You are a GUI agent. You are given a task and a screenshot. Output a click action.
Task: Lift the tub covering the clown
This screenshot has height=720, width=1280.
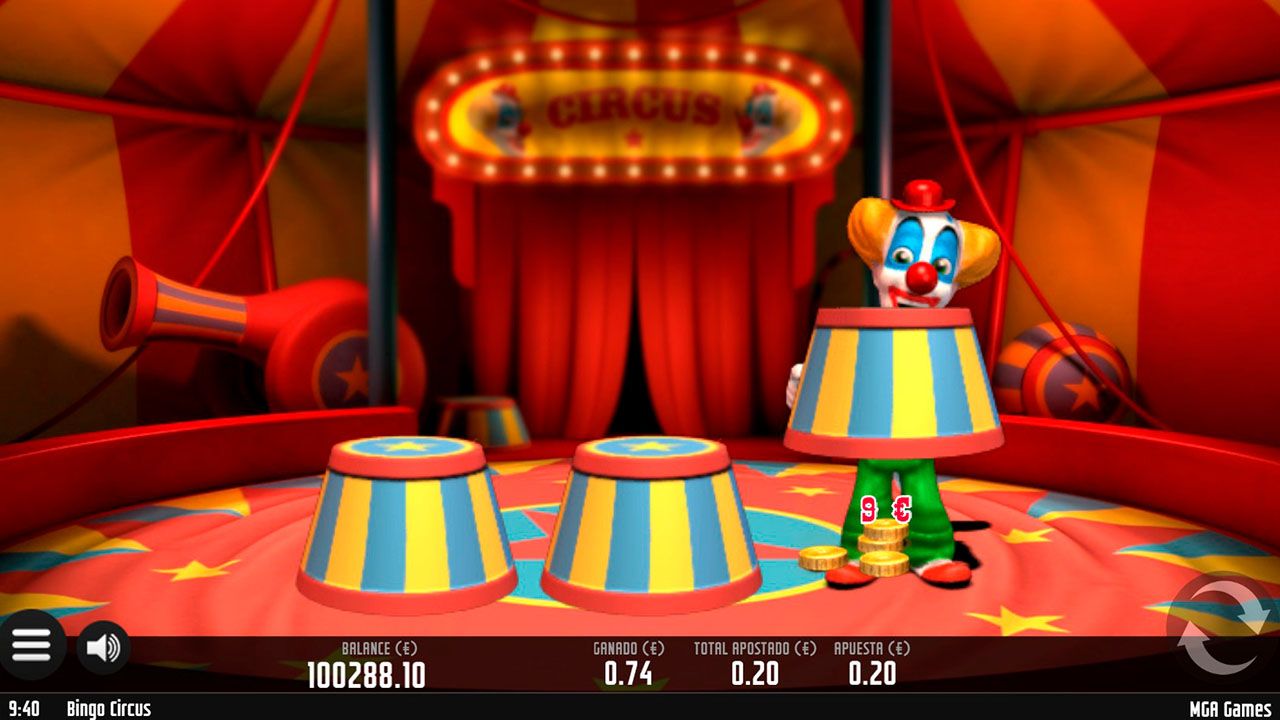(900, 380)
